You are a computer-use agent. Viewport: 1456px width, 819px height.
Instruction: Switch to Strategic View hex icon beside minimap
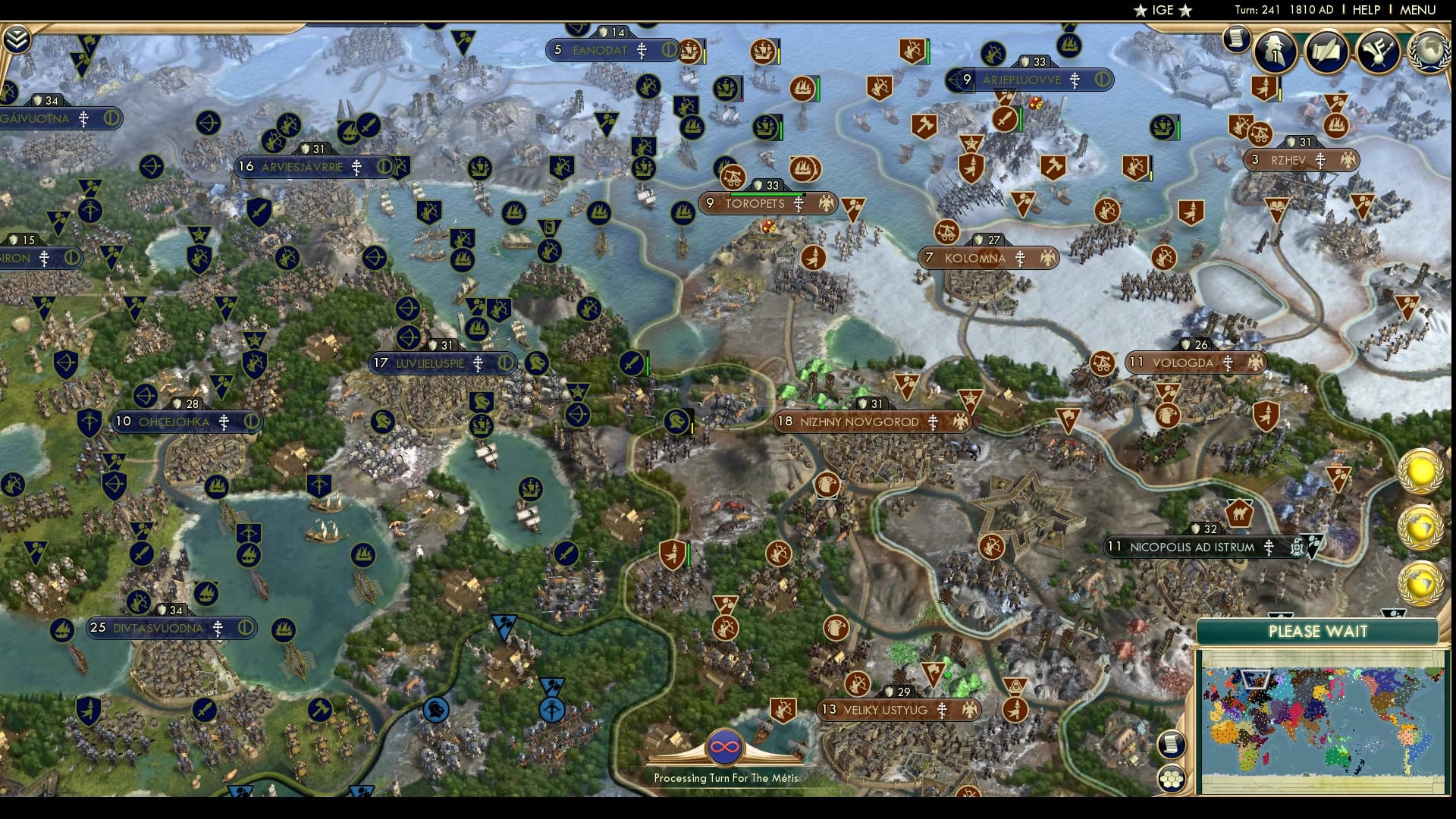tap(1172, 779)
